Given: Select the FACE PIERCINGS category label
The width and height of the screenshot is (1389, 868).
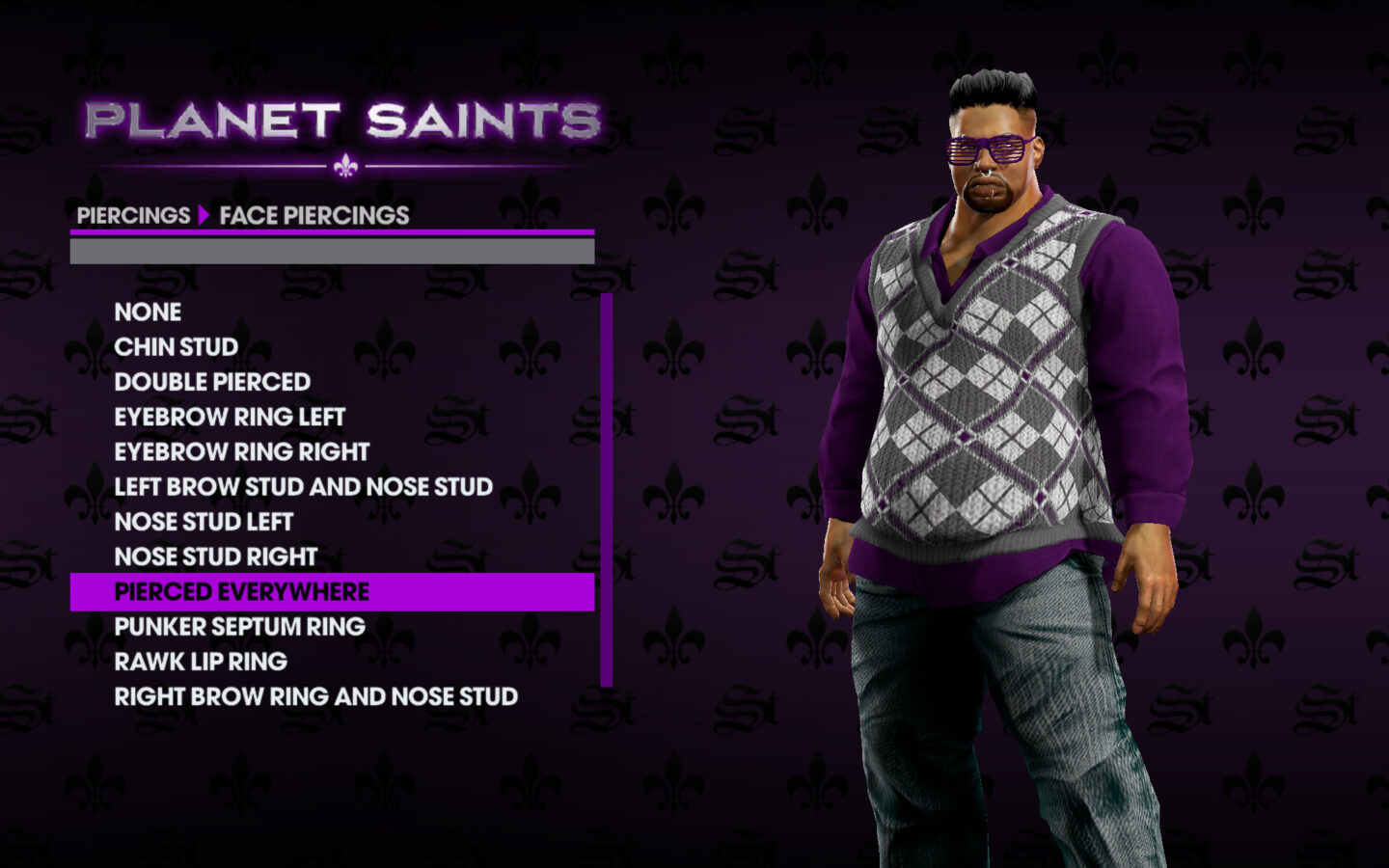Looking at the screenshot, I should click(312, 215).
